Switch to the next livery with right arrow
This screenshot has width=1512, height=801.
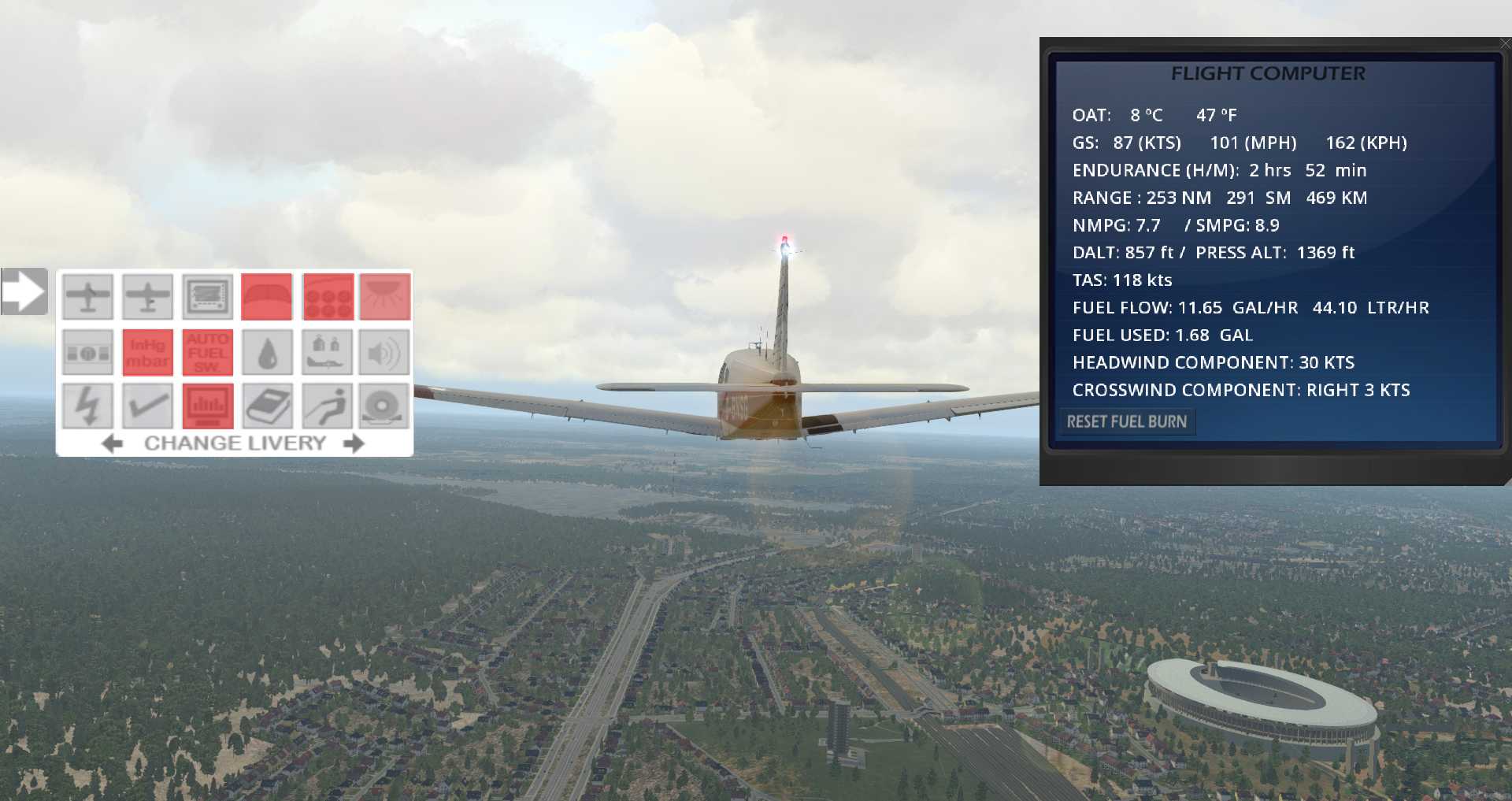[x=354, y=443]
